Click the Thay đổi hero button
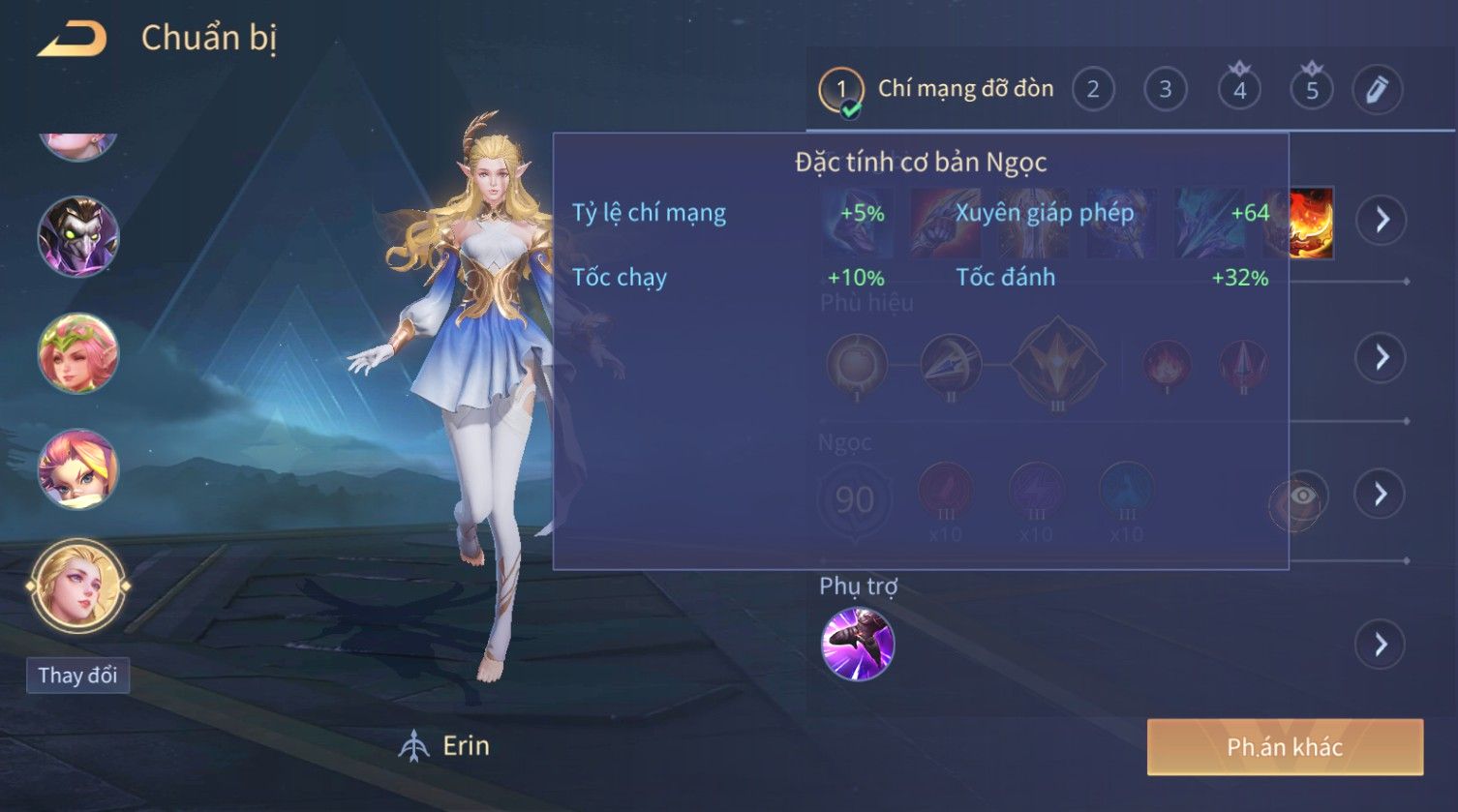This screenshot has width=1458, height=812. pyautogui.click(x=77, y=675)
